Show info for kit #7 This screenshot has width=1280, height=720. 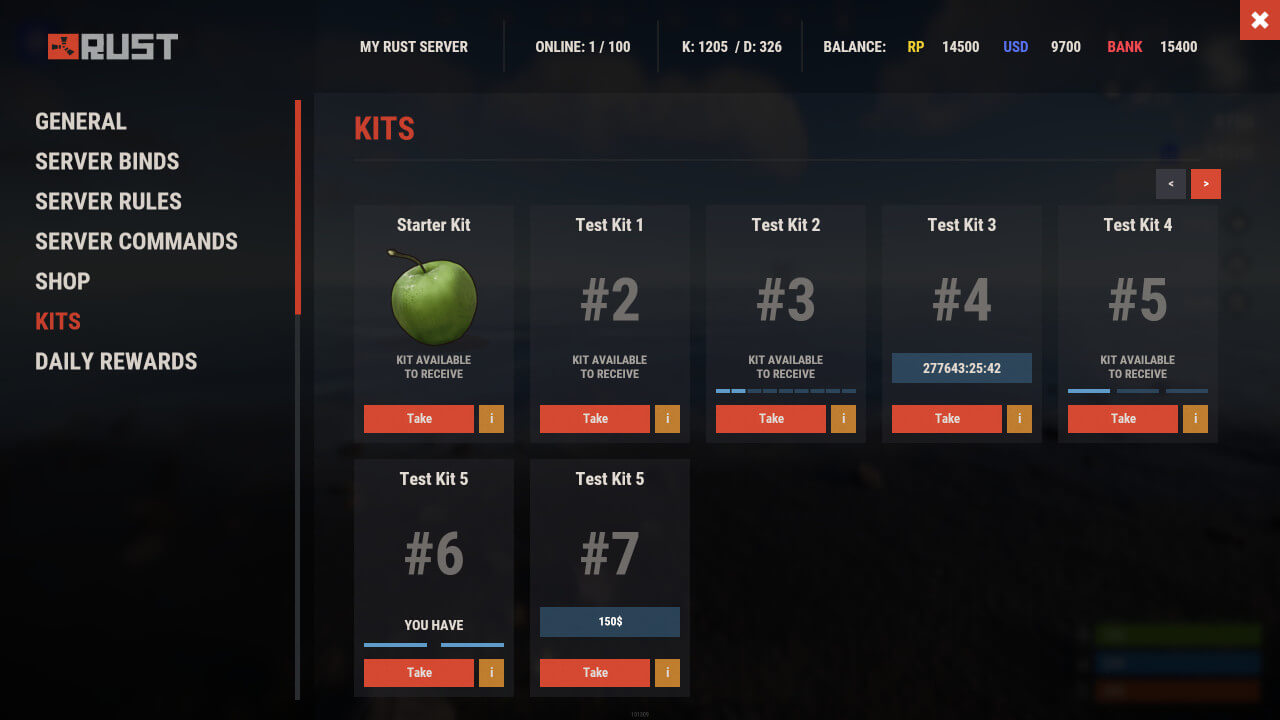[667, 673]
